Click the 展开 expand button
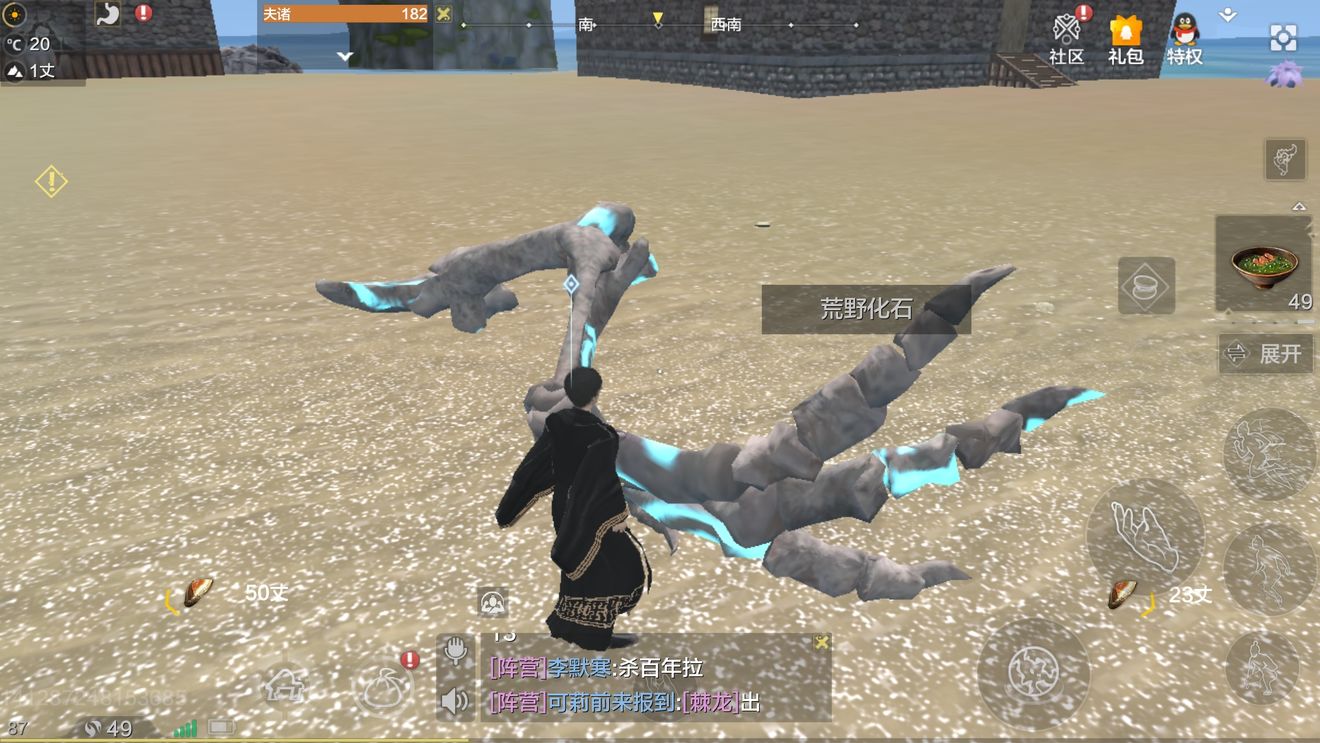Screen dimensions: 1320x743 click(1266, 354)
